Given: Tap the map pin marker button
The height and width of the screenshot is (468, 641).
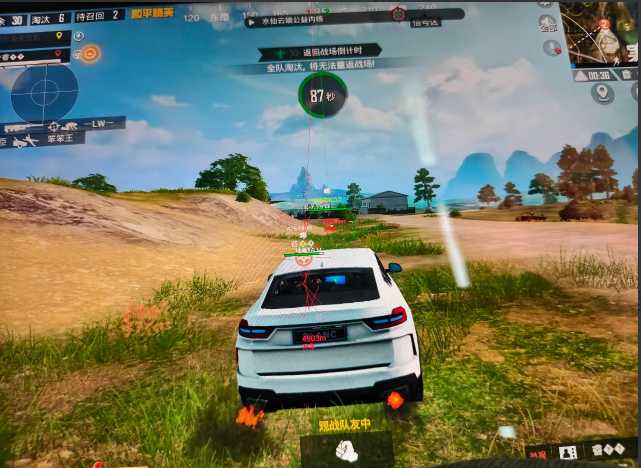Looking at the screenshot, I should (x=602, y=93).
